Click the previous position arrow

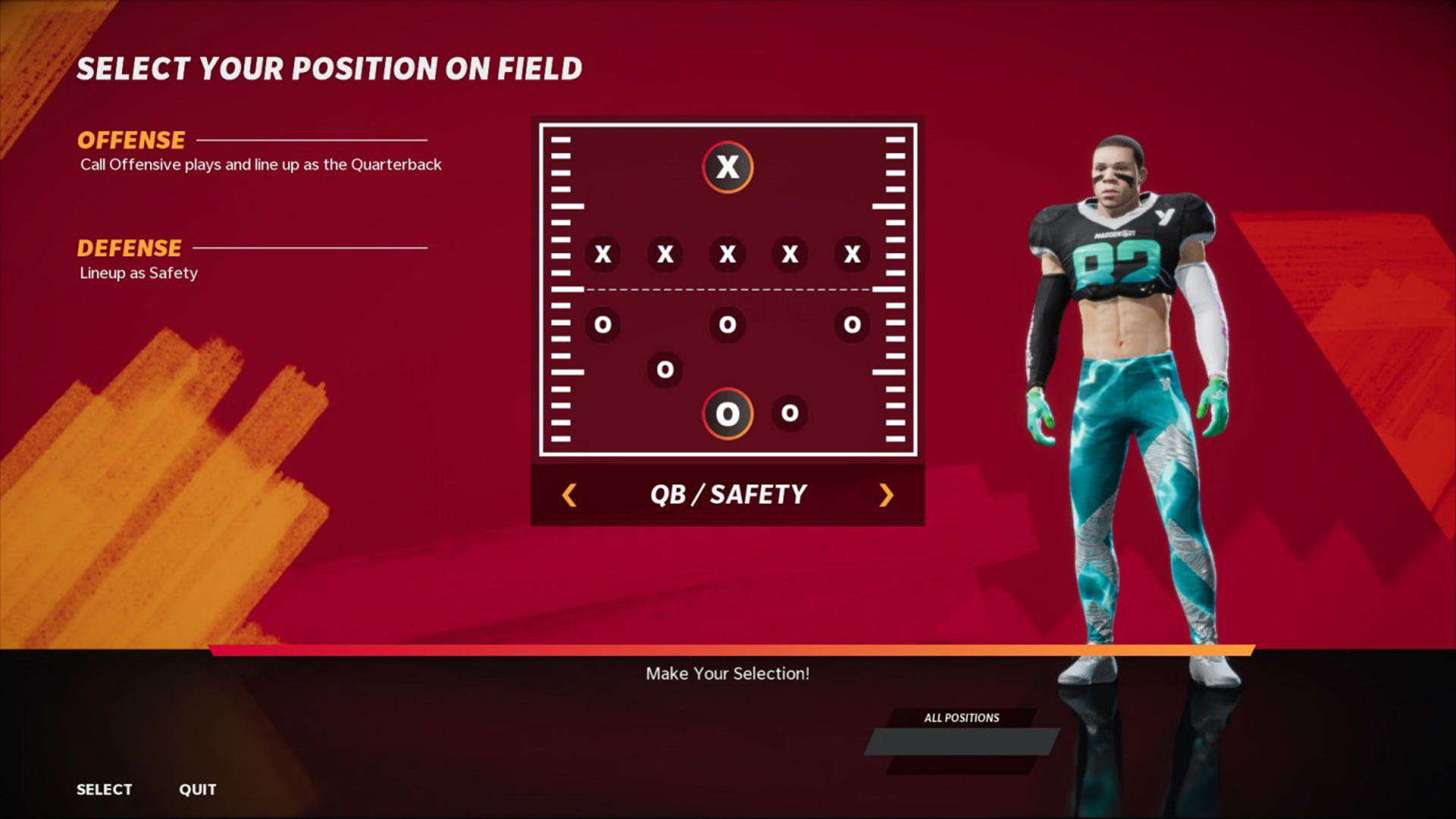point(567,494)
